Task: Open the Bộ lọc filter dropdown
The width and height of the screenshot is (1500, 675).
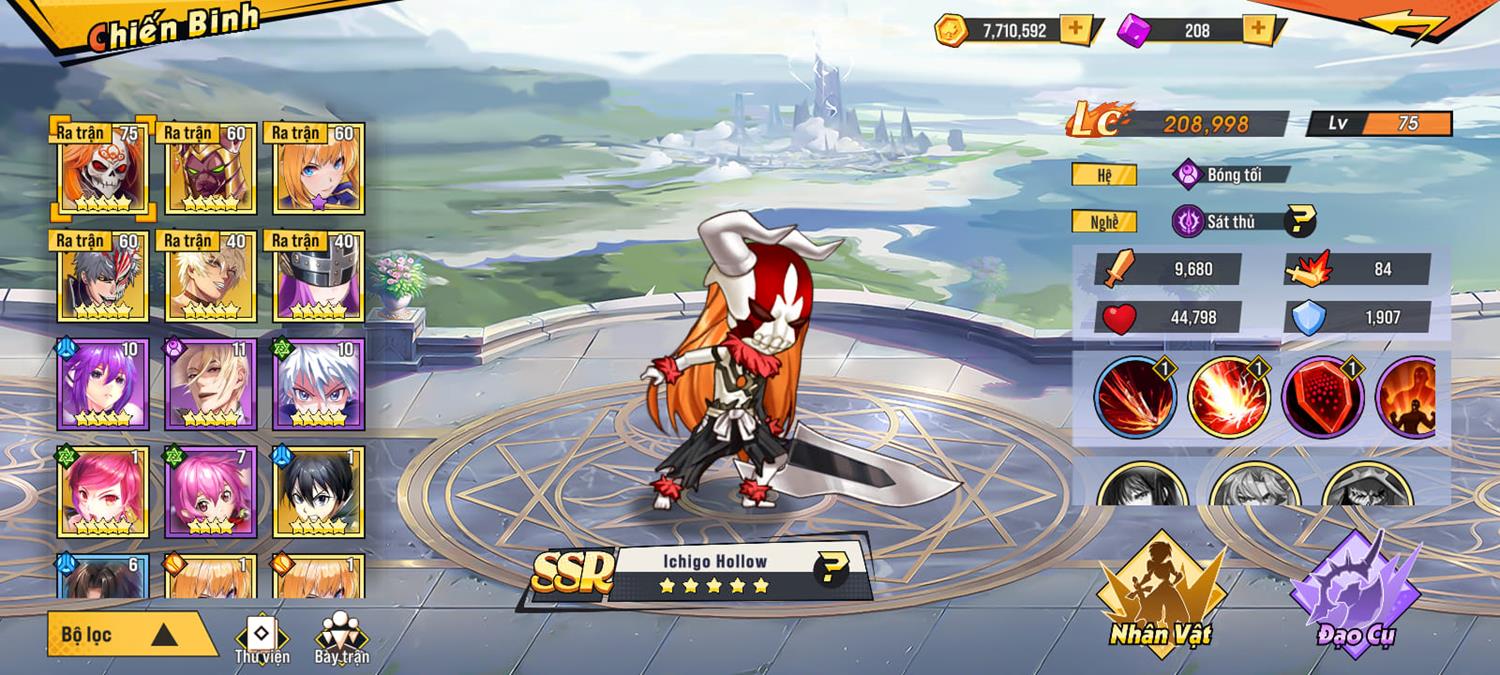Action: click(x=130, y=634)
